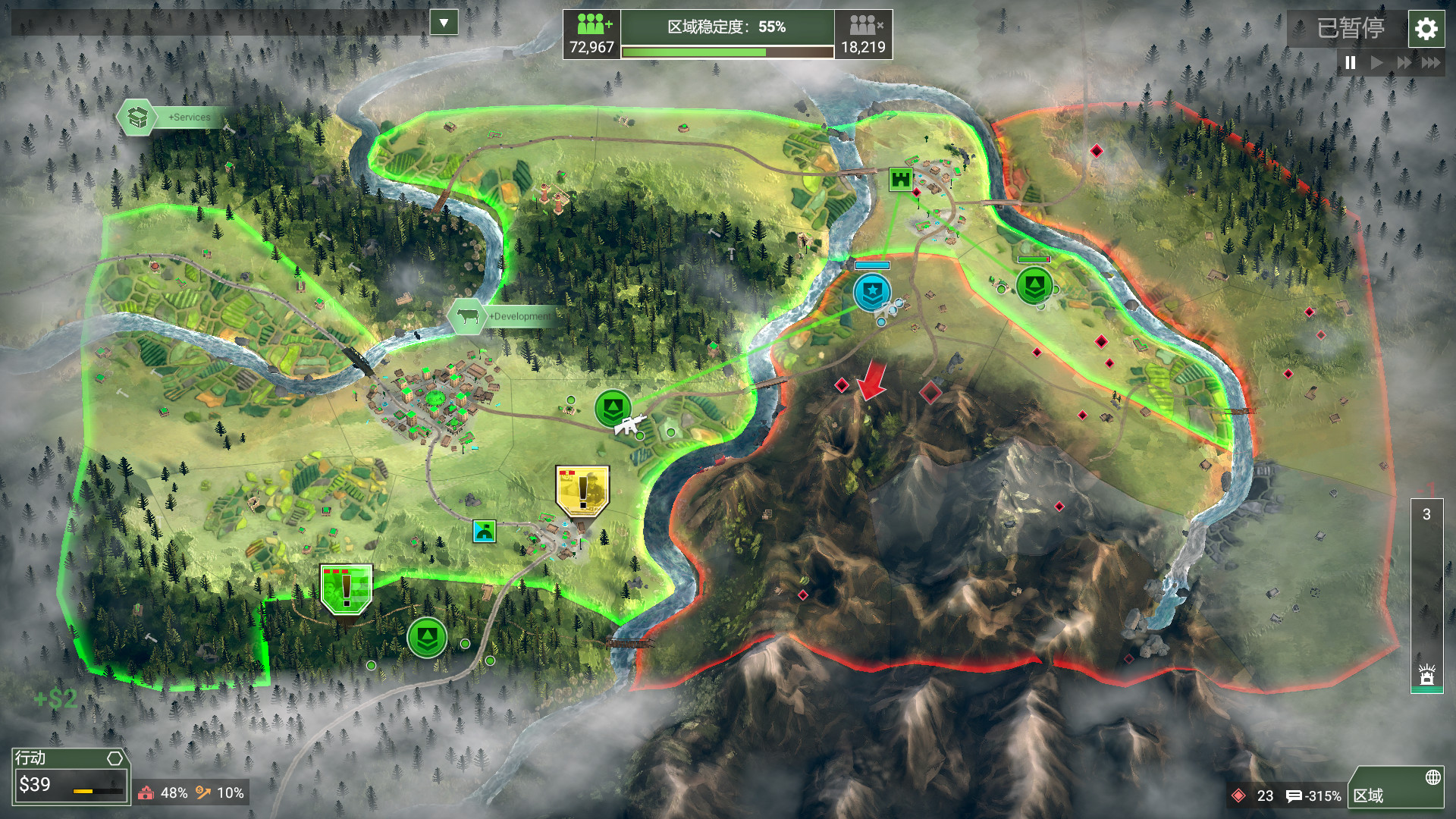Click the 区域稳定度 stability progress bar
1456x819 pixels.
point(728,52)
